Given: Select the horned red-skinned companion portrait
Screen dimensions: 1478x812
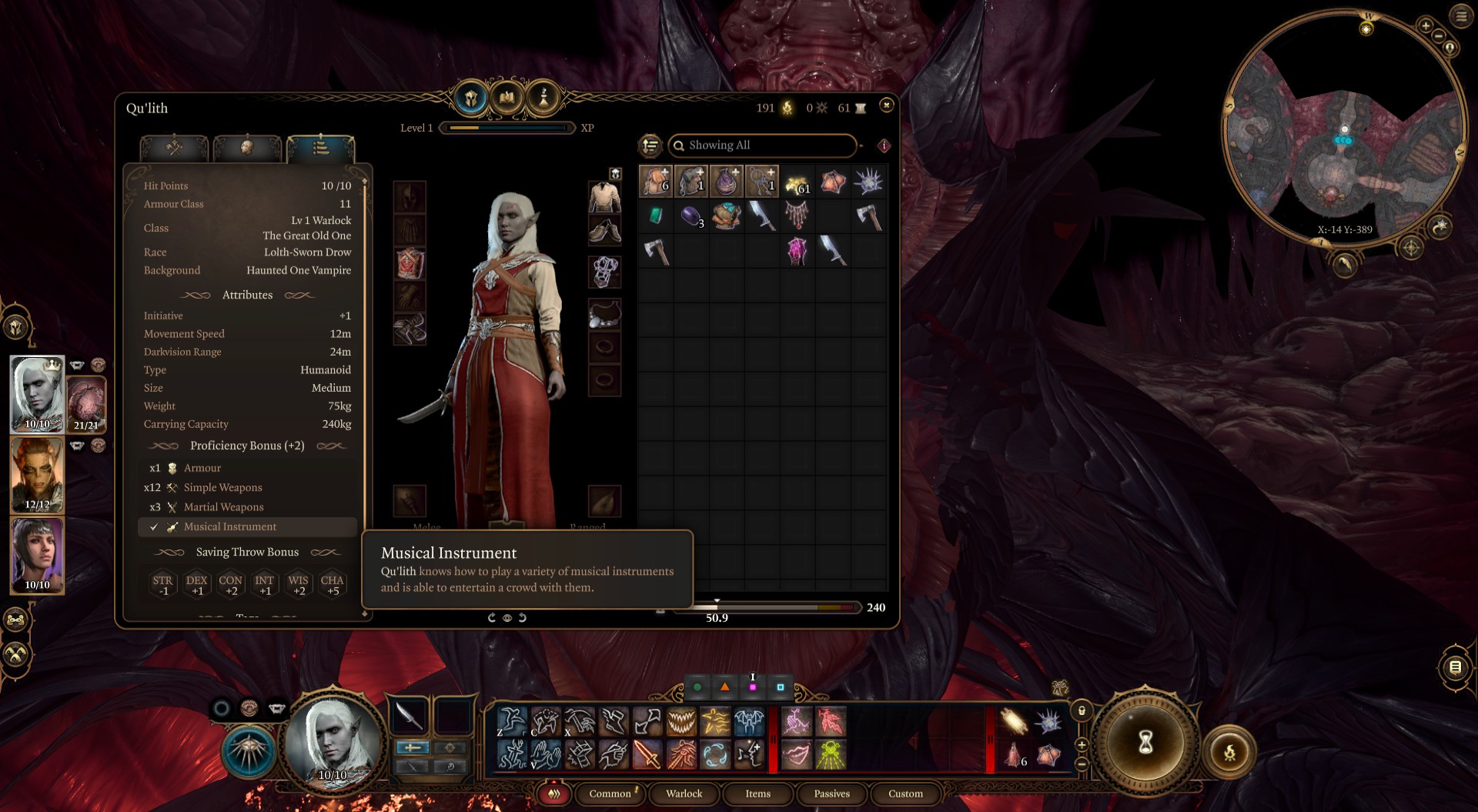Looking at the screenshot, I should pyautogui.click(x=37, y=474).
